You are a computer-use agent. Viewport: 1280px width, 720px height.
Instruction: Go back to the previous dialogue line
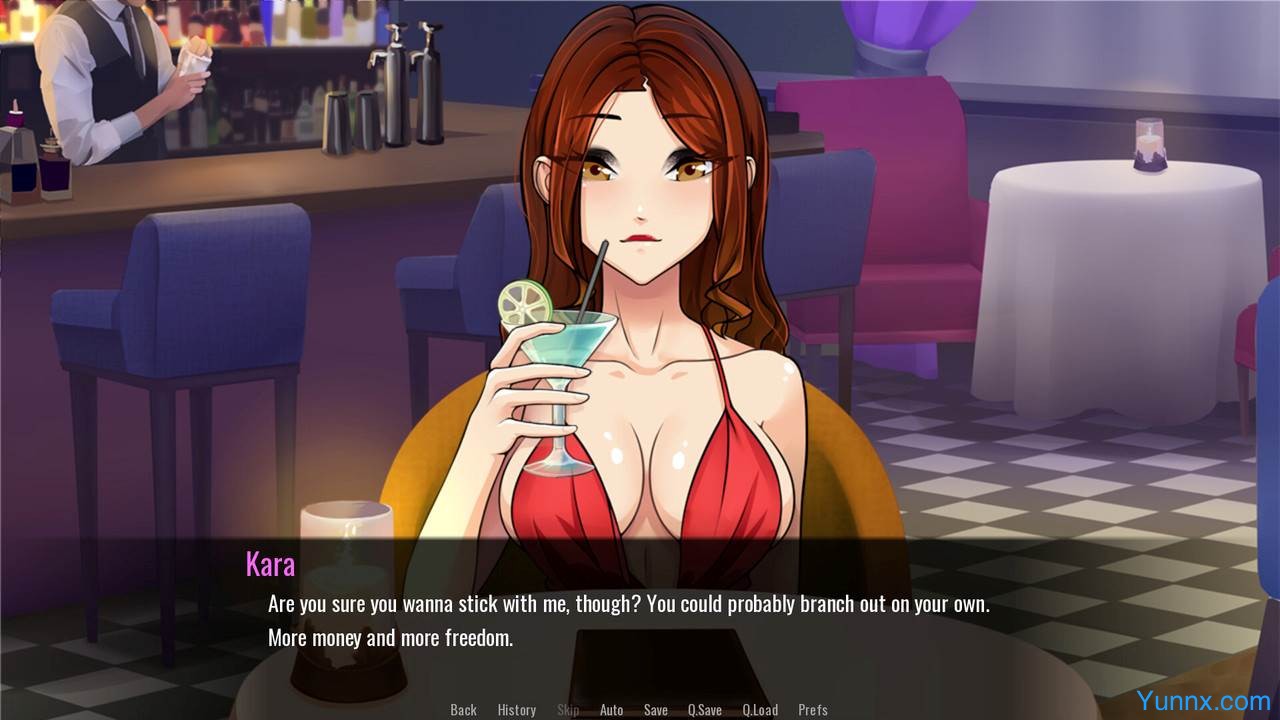tap(463, 710)
